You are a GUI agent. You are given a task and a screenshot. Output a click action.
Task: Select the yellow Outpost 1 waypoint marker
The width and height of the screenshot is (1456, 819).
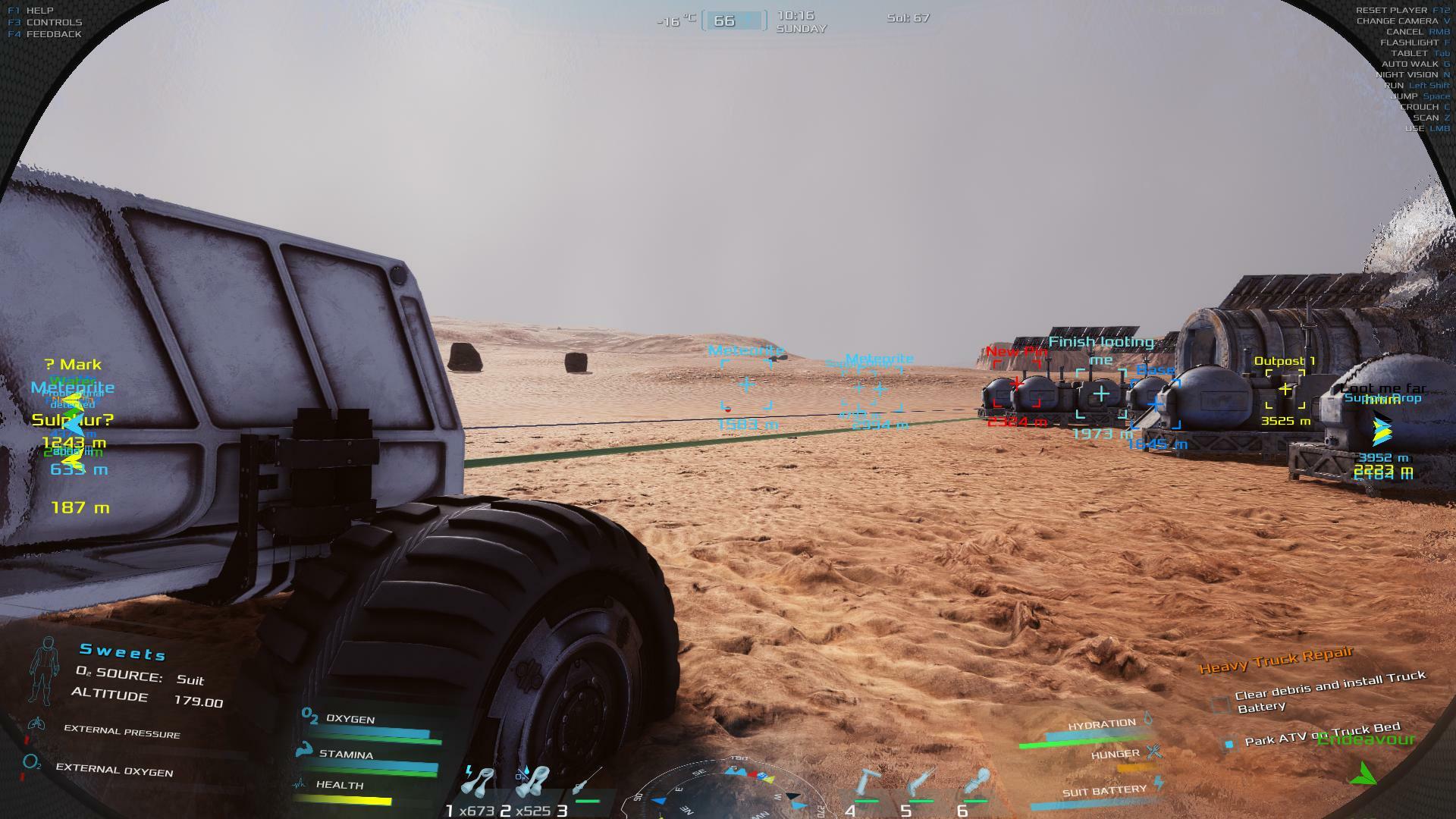[1285, 389]
